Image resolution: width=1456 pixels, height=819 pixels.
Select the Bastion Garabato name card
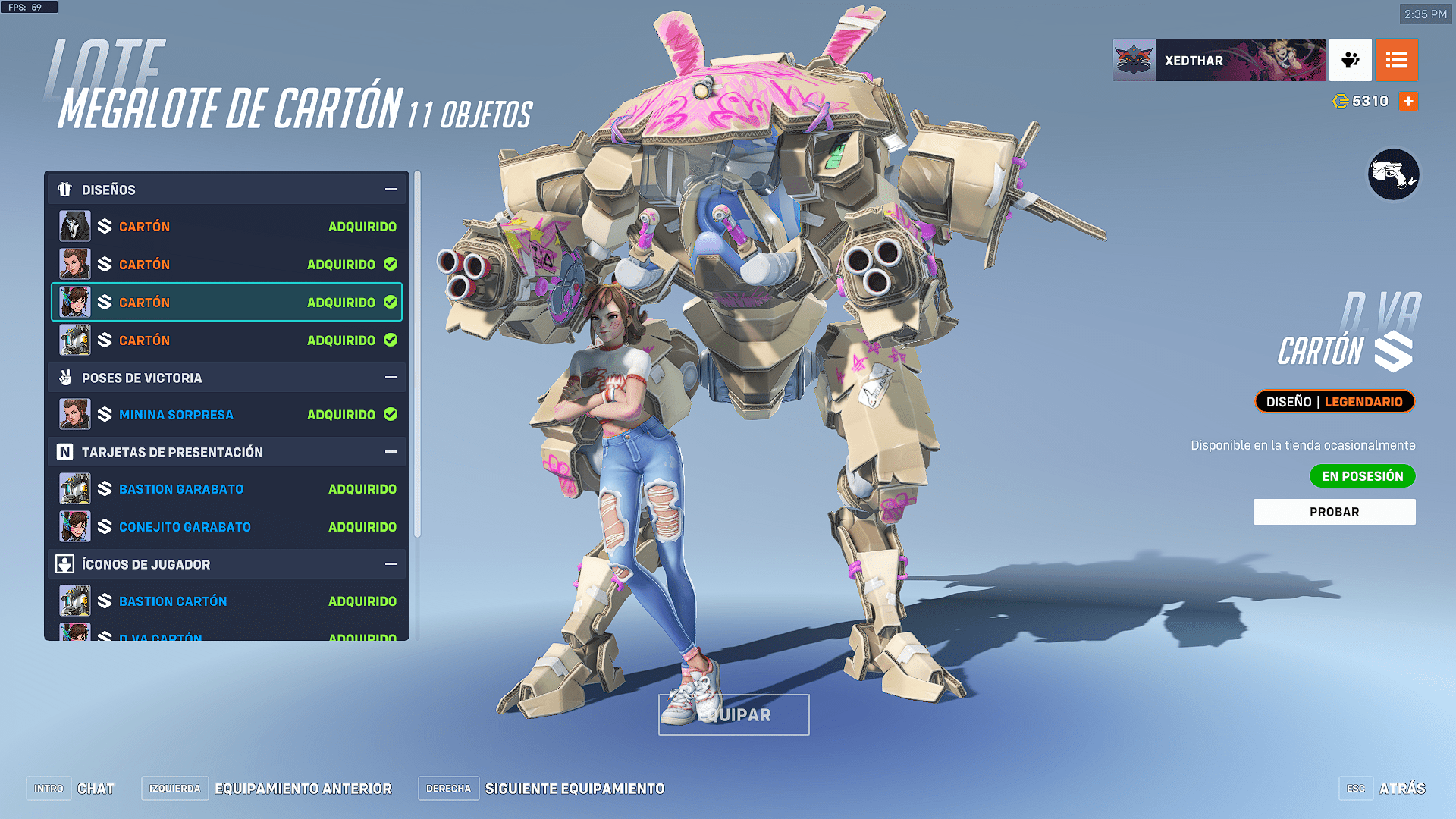pos(227,489)
